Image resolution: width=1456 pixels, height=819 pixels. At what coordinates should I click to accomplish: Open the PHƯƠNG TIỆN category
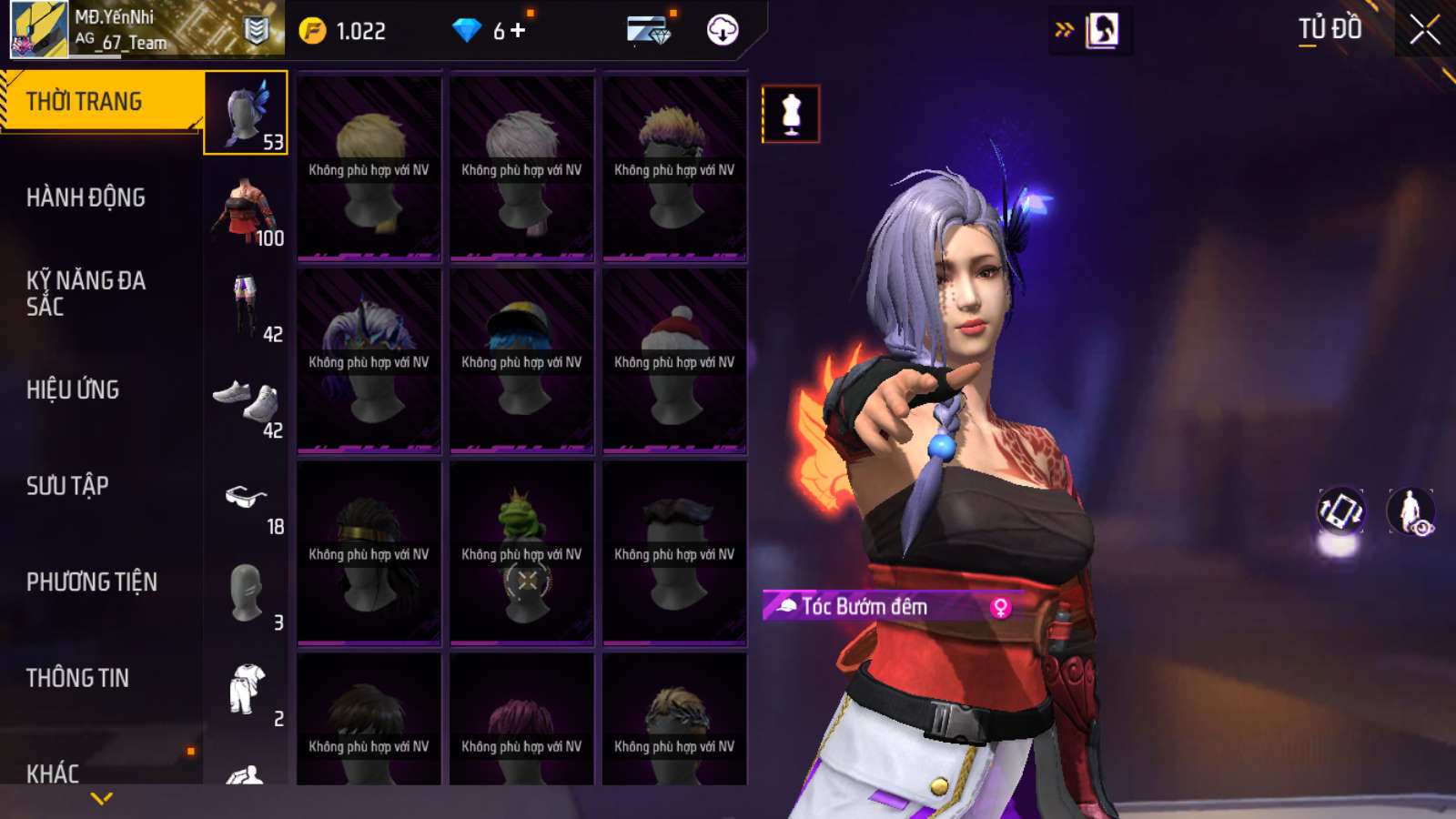[91, 581]
